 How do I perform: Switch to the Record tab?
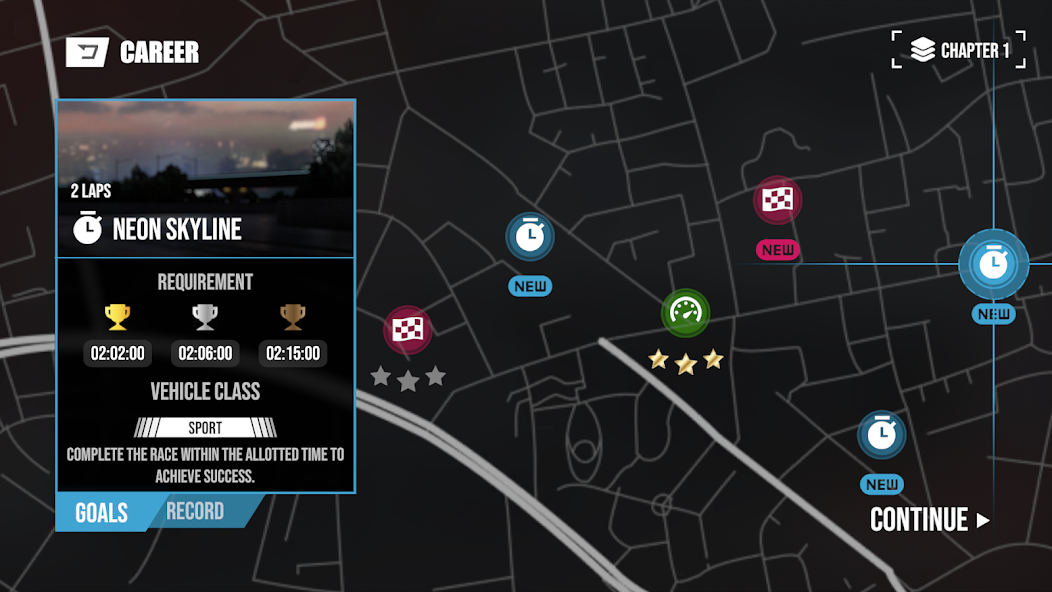[196, 512]
